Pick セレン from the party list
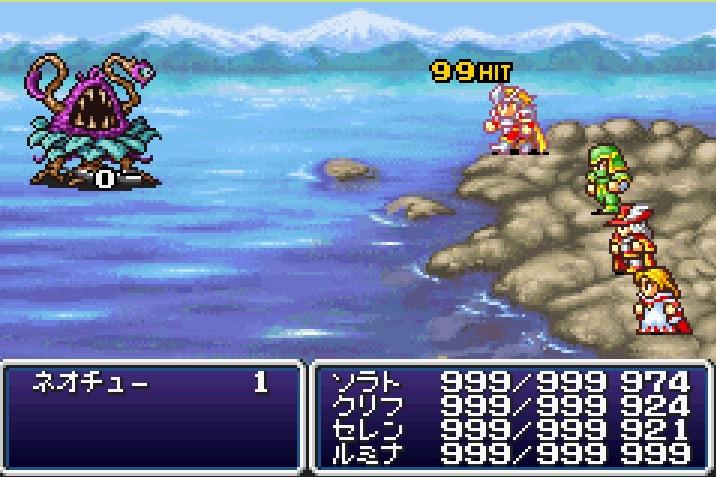716x477 pixels. [366, 429]
